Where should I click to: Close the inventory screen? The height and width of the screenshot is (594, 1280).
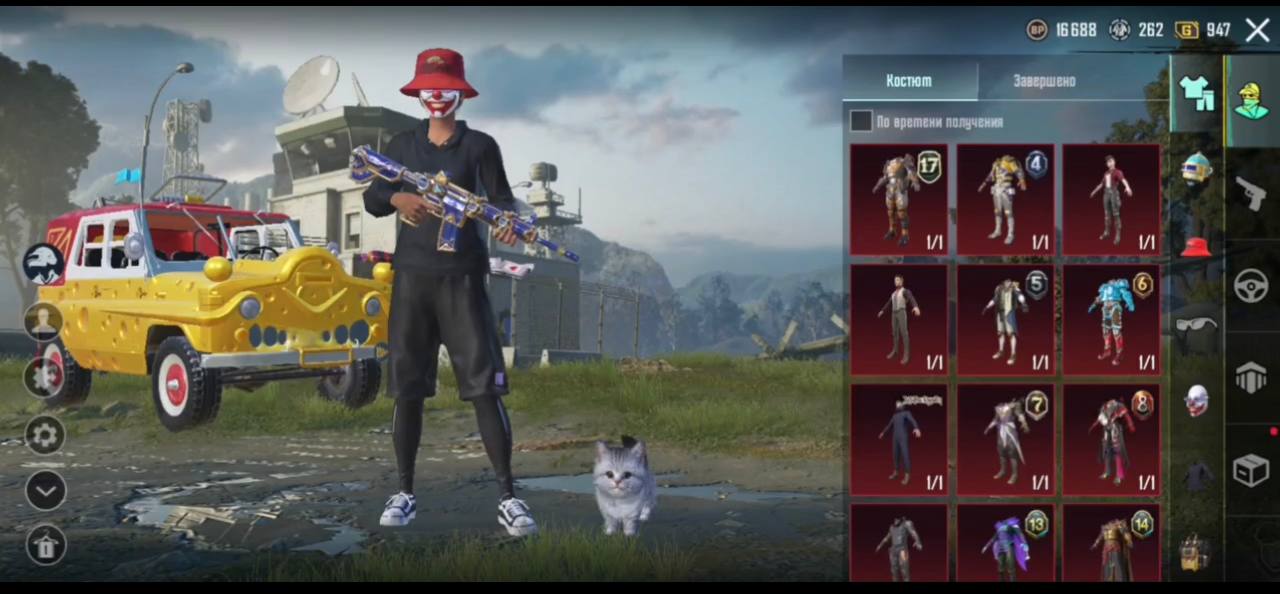click(x=1257, y=30)
